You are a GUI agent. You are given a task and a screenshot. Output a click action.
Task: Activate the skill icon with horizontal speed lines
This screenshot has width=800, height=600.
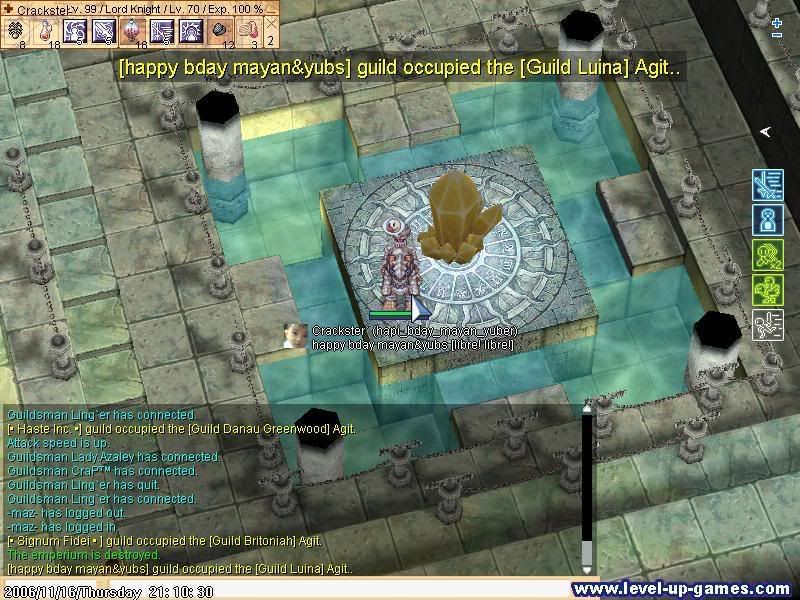pyautogui.click(x=160, y=33)
